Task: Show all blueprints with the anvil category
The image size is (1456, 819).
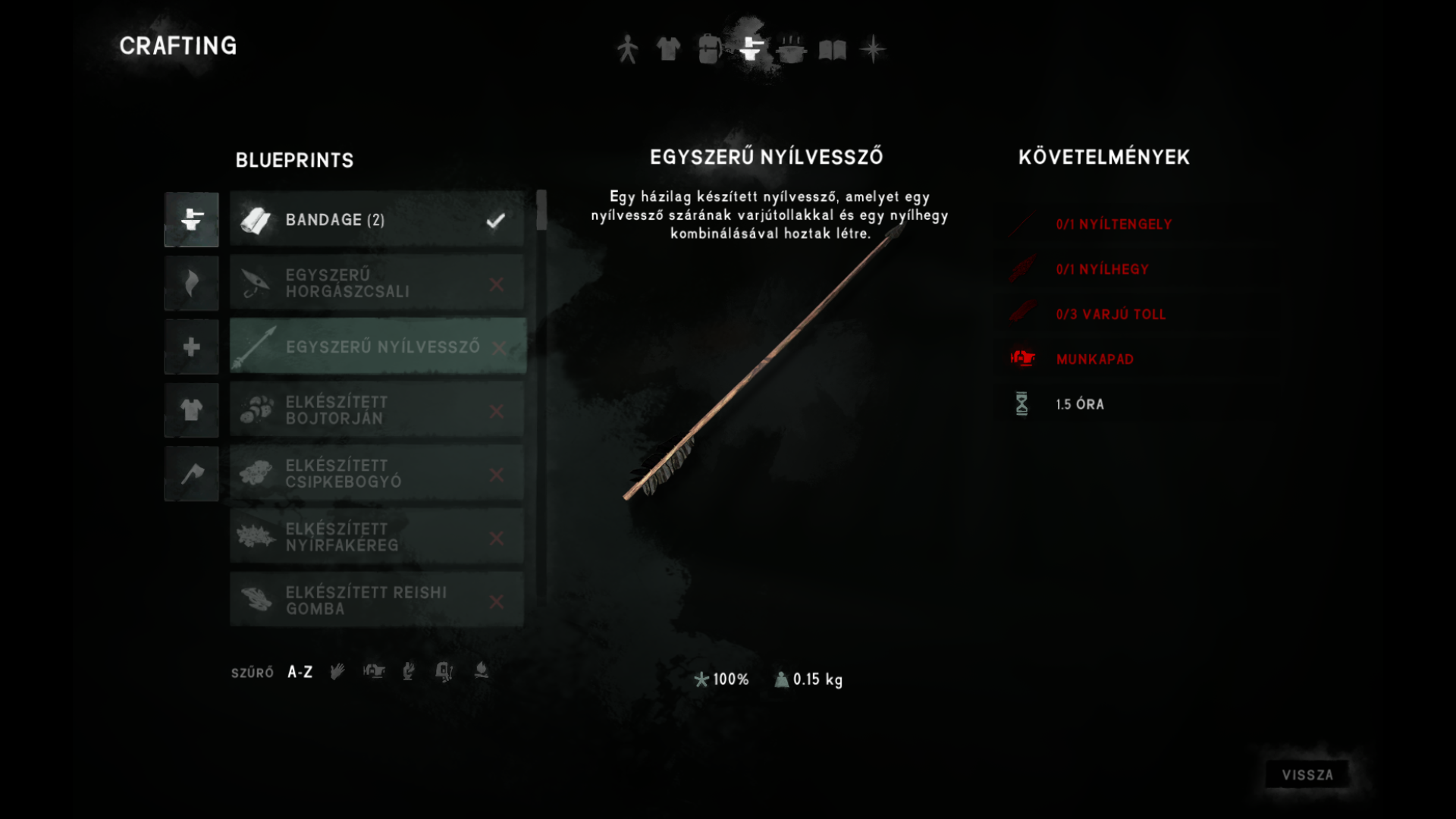Action: [x=191, y=220]
